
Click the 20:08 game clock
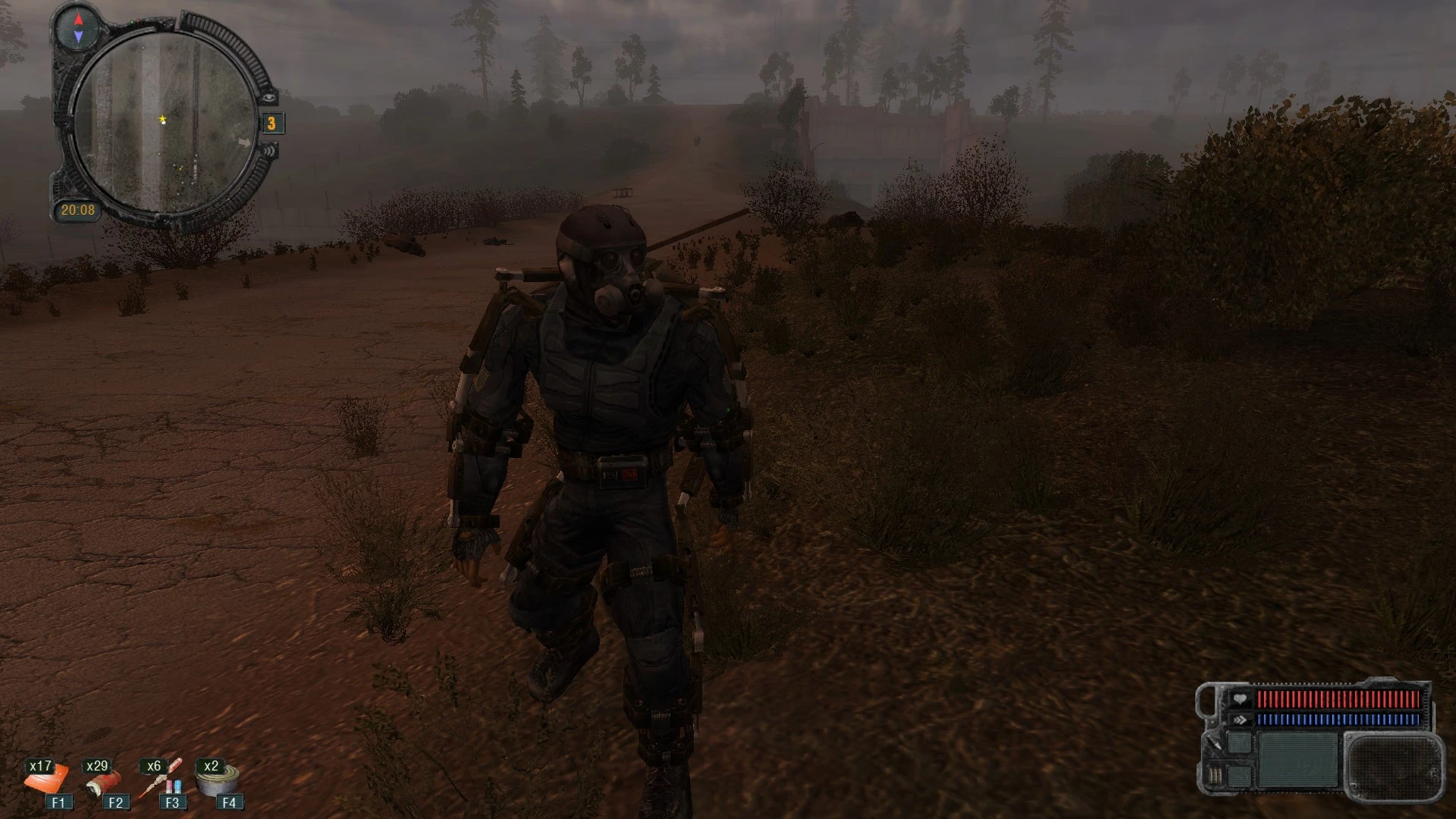pyautogui.click(x=78, y=210)
